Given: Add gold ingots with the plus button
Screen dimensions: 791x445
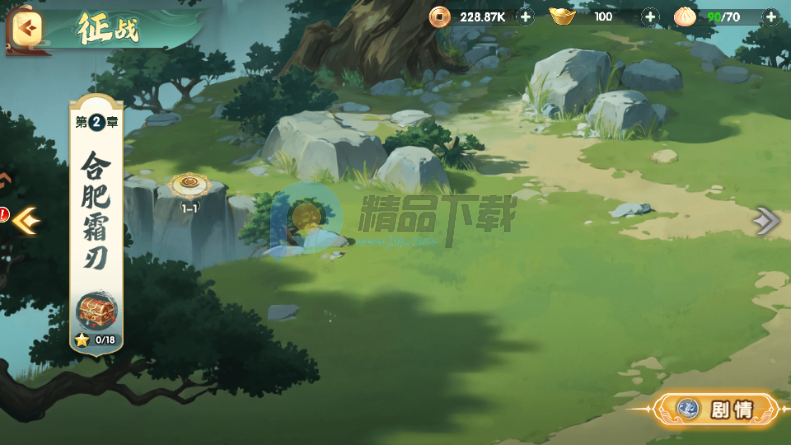Looking at the screenshot, I should click(650, 17).
